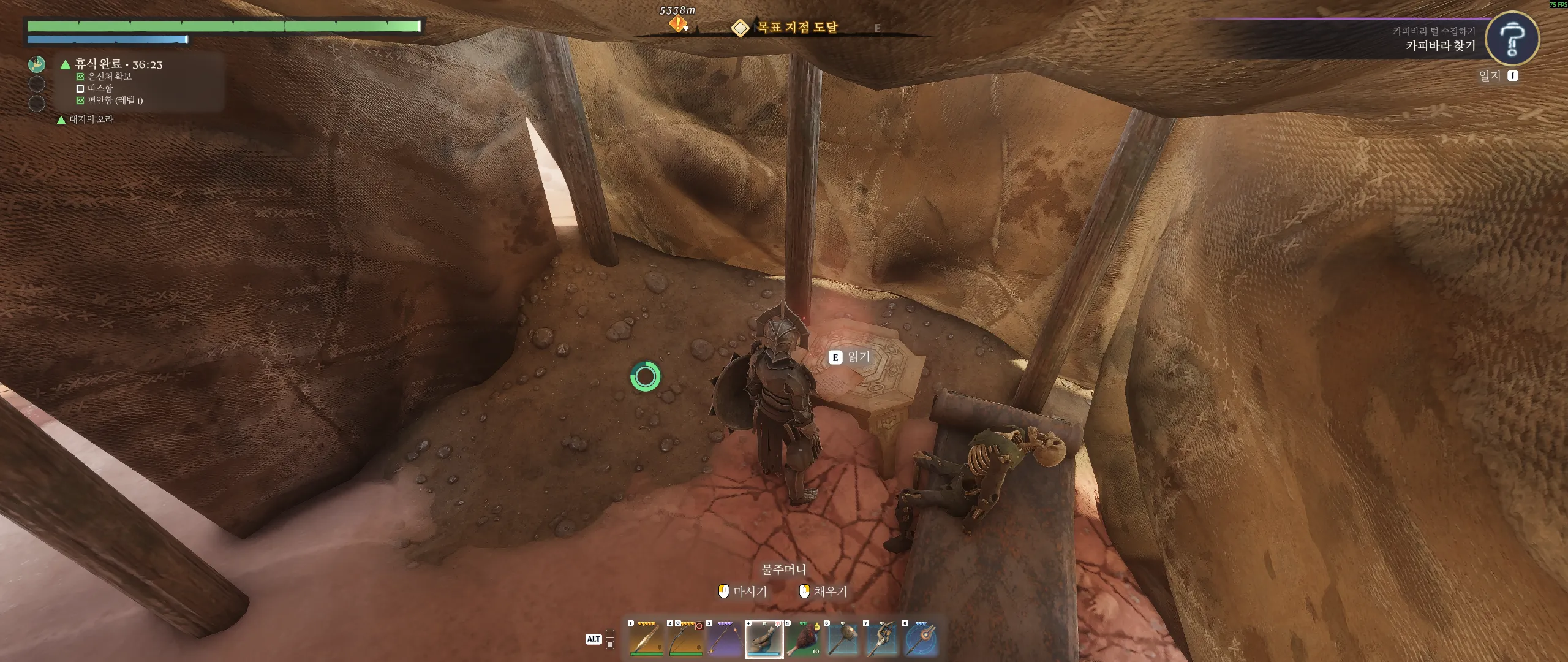1568x662 pixels.
Task: Click the 휴식 완료 rested buff entry
Action: tap(118, 64)
